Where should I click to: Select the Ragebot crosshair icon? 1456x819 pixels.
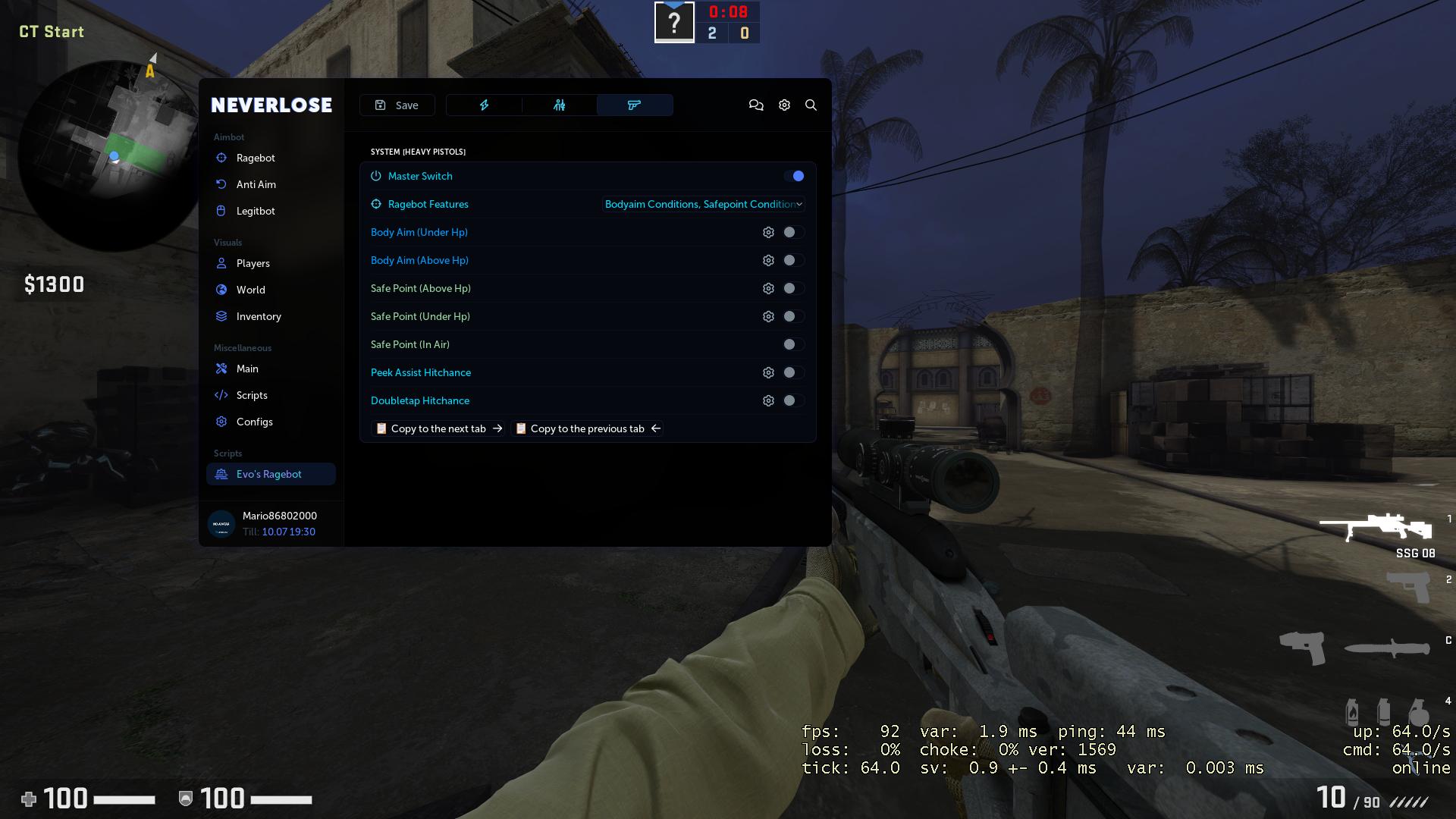click(221, 158)
